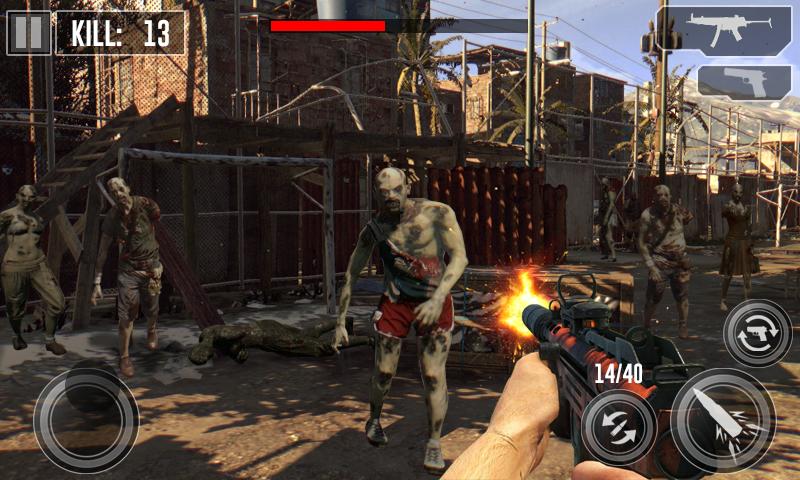The image size is (800, 480).
Task: Tap the swap weapon button with gun icon
Action: tap(757, 334)
